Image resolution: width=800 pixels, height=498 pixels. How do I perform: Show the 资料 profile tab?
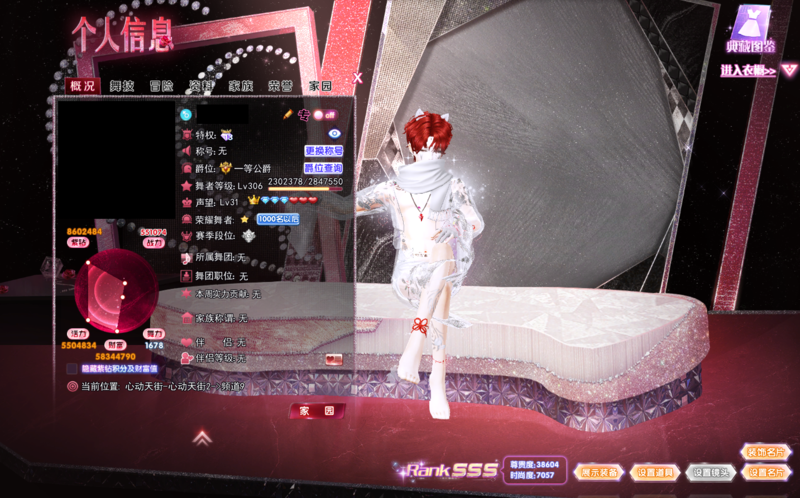coord(201,87)
